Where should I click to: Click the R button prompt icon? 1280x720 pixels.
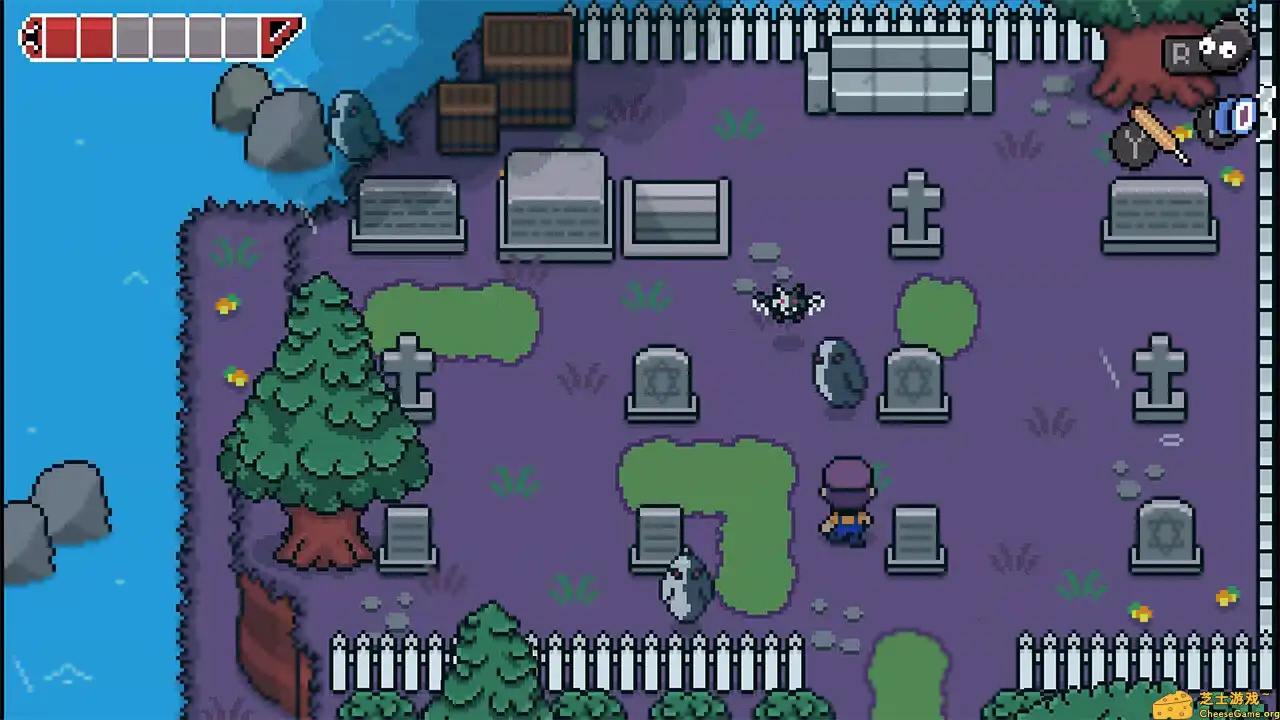(x=1183, y=52)
